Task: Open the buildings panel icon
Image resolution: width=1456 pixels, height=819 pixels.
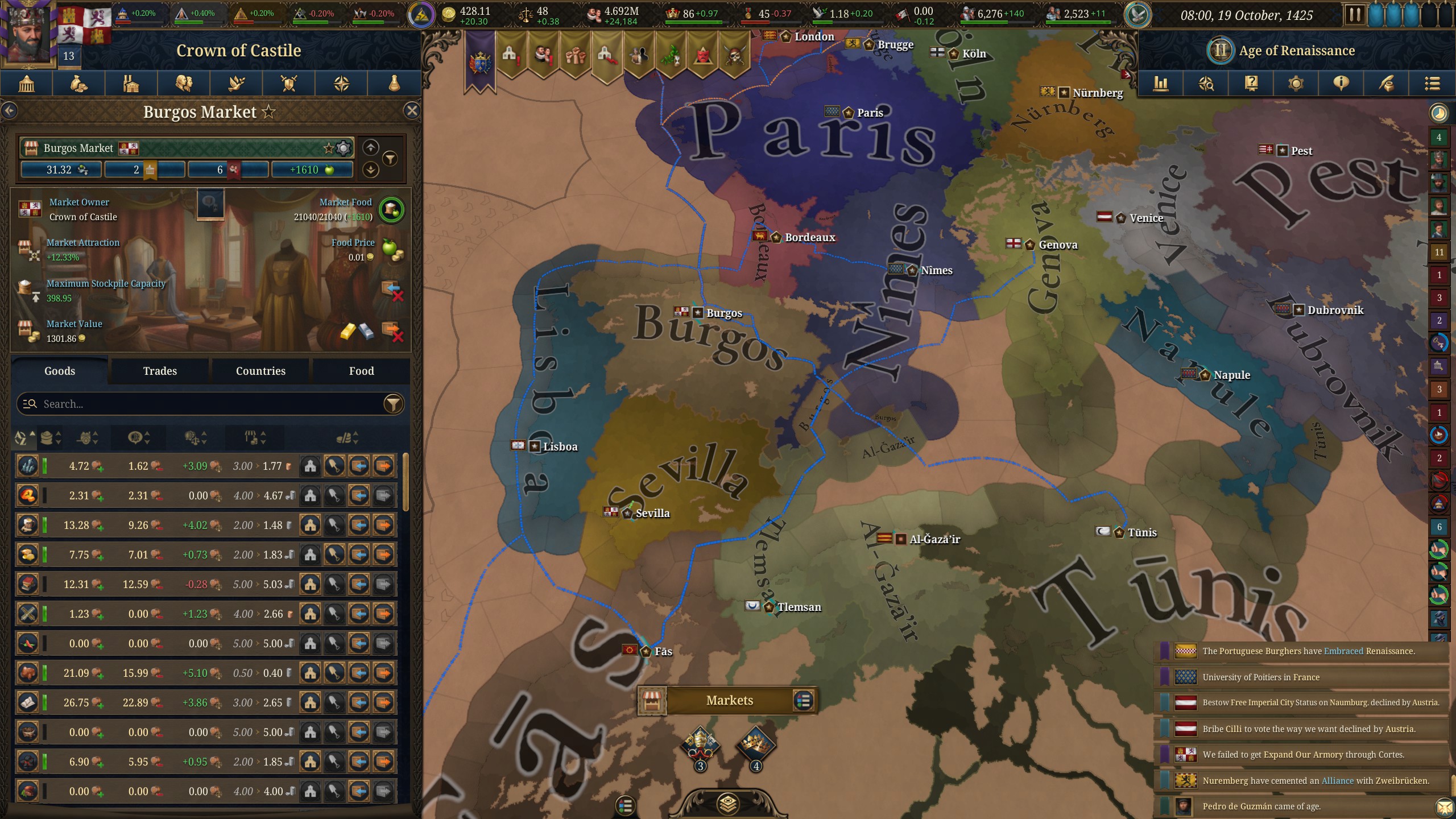Action: [131, 84]
